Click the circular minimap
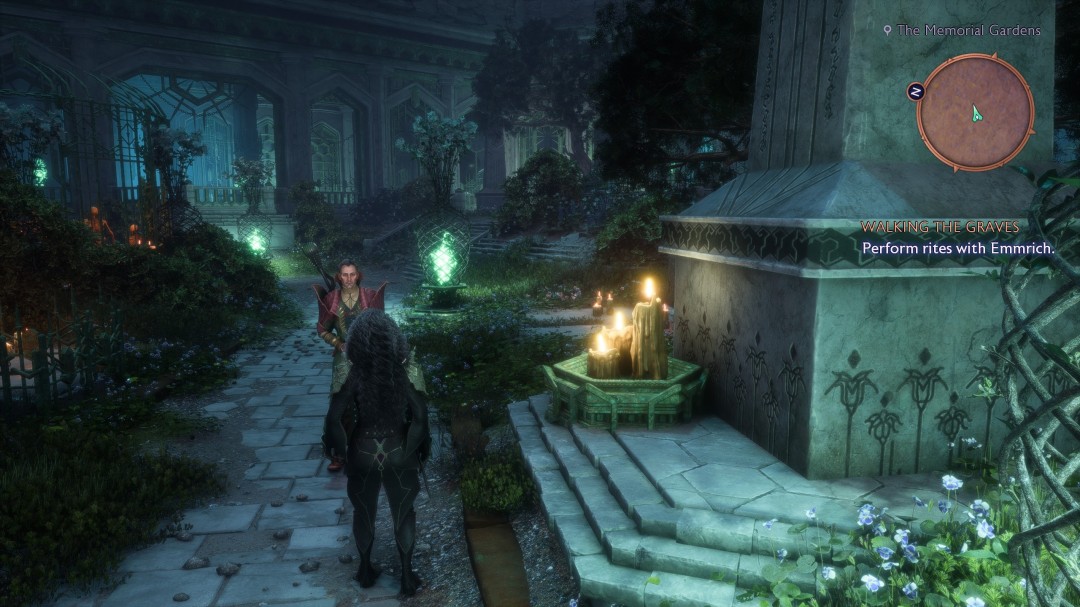 (x=975, y=112)
